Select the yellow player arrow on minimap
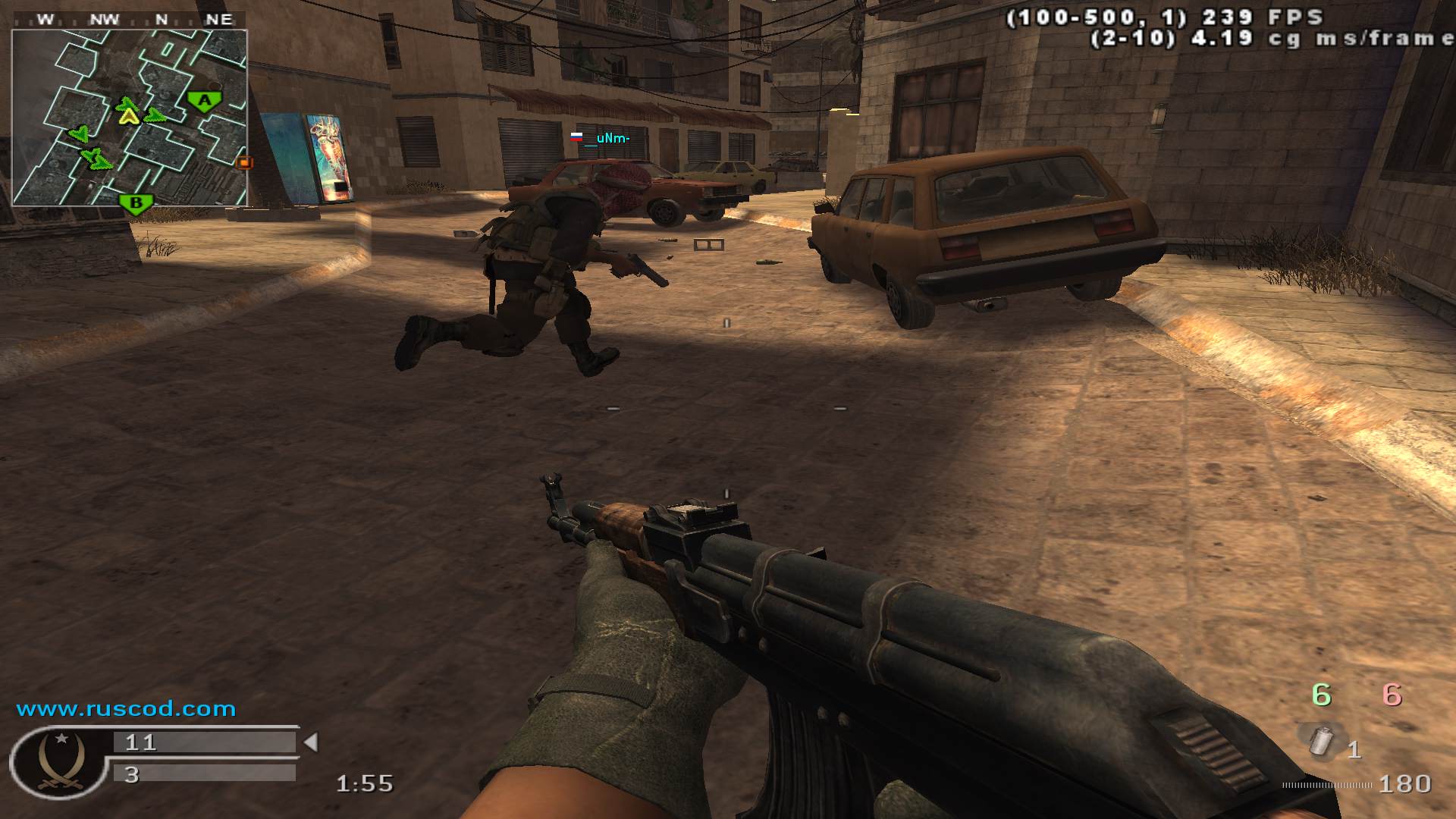Screen dimensions: 1456x819 [x=129, y=115]
